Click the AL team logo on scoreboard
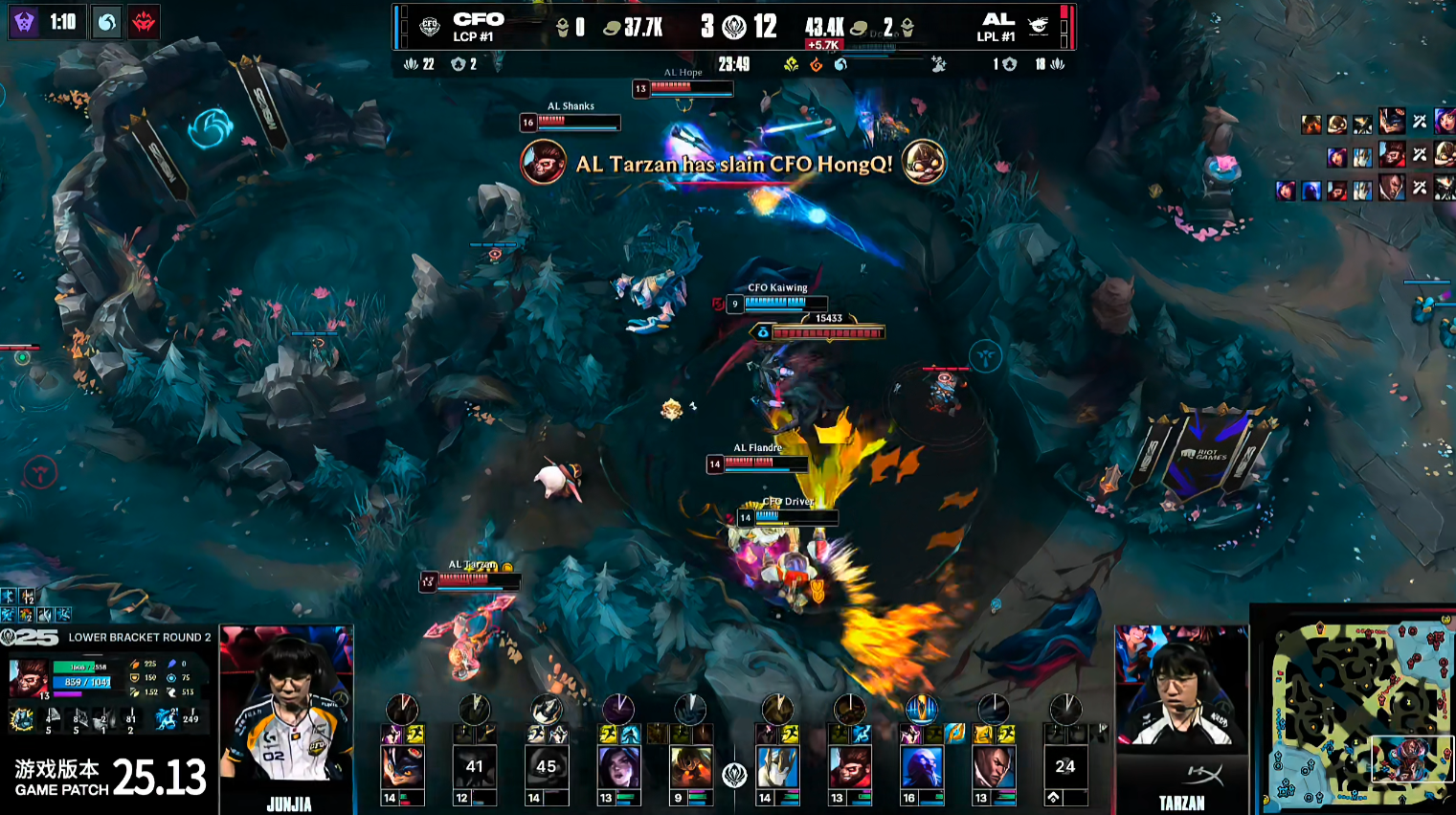 tap(1039, 27)
